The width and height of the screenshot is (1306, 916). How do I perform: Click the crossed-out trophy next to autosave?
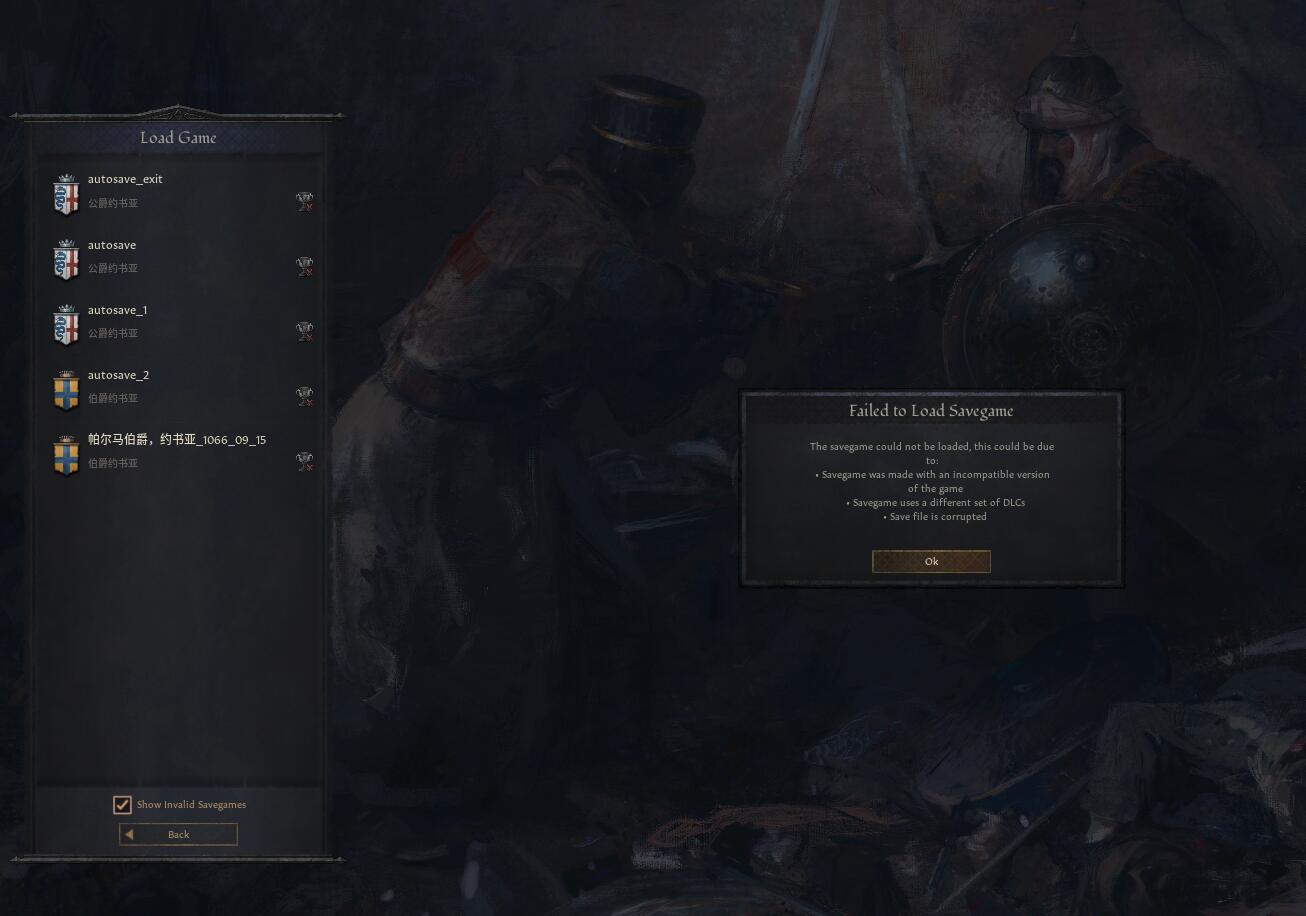[x=305, y=266]
